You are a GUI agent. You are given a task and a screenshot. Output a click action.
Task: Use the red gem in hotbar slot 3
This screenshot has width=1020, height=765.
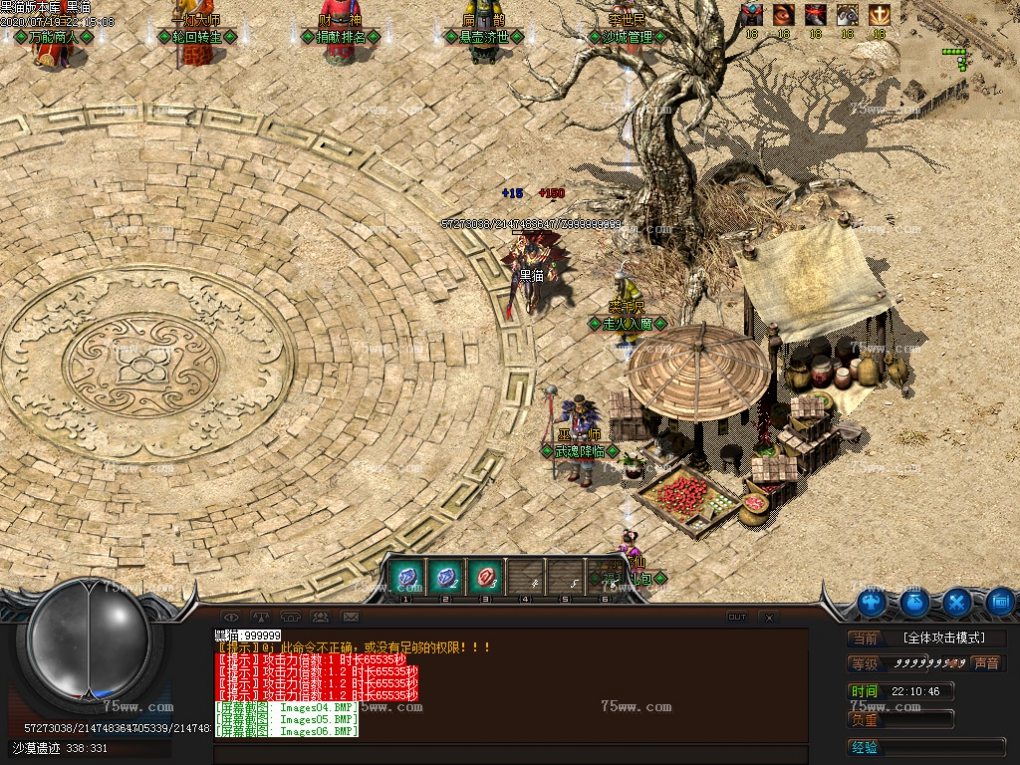point(485,577)
